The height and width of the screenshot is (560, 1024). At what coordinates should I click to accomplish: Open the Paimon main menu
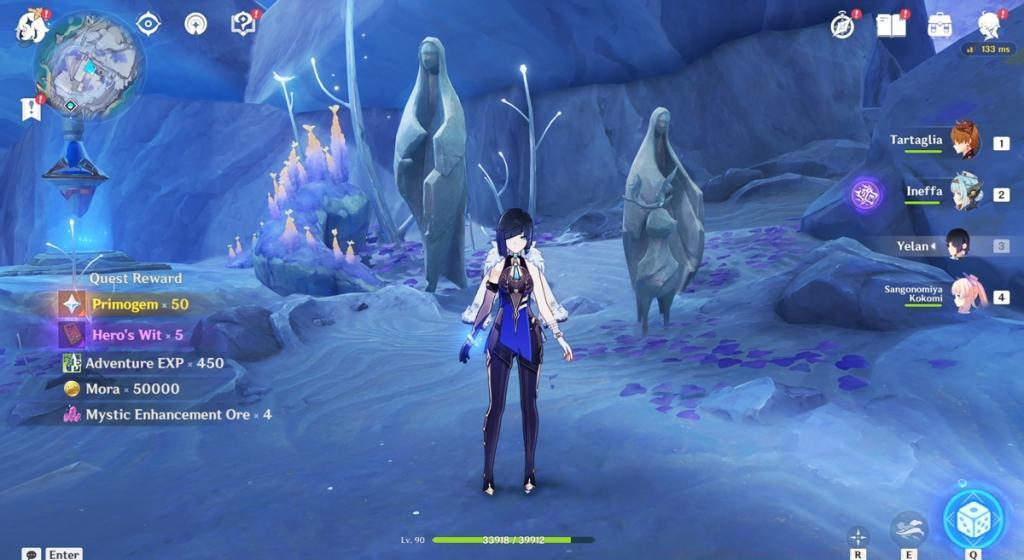31,27
